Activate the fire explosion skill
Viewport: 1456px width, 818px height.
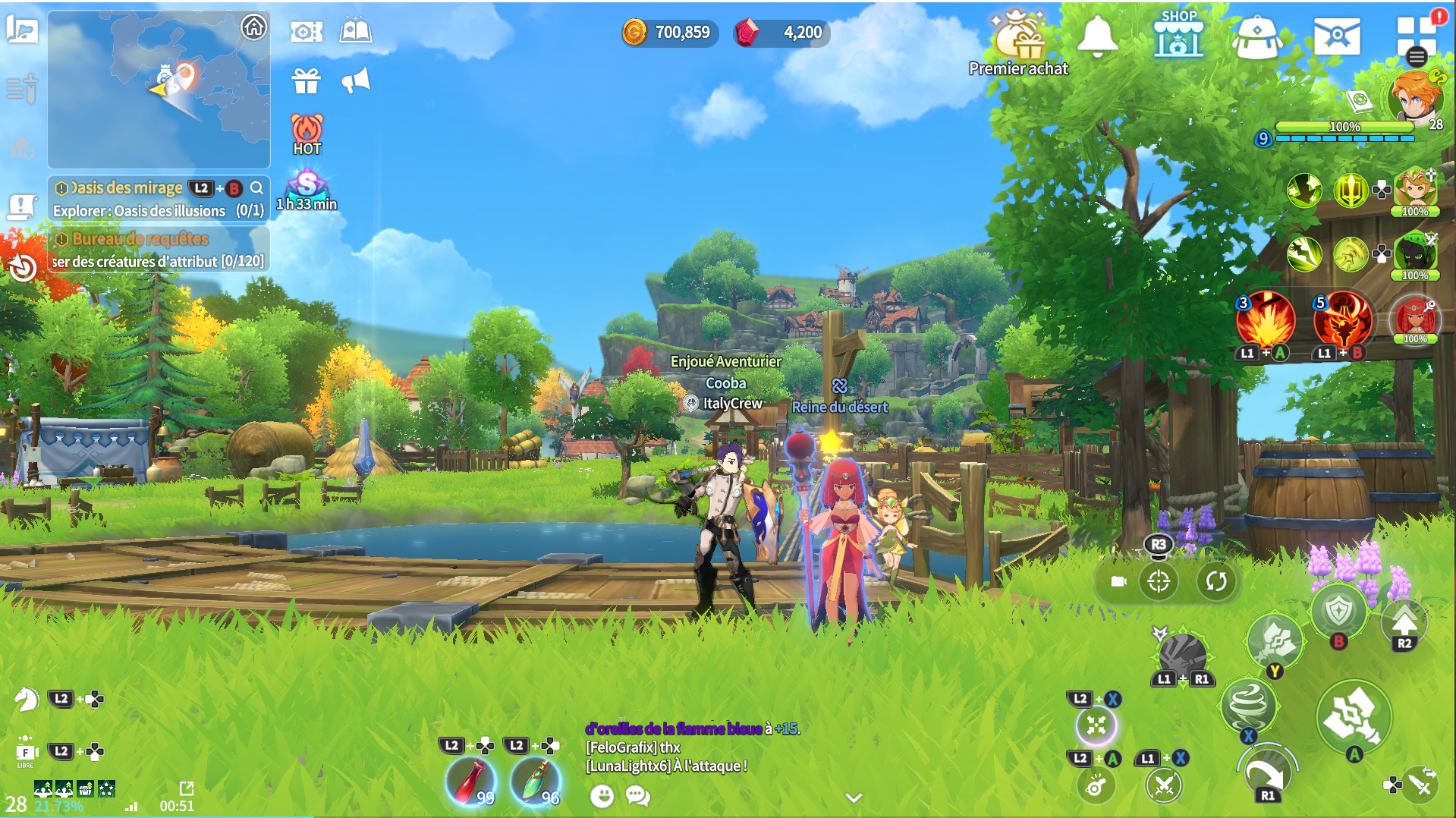(x=1265, y=320)
